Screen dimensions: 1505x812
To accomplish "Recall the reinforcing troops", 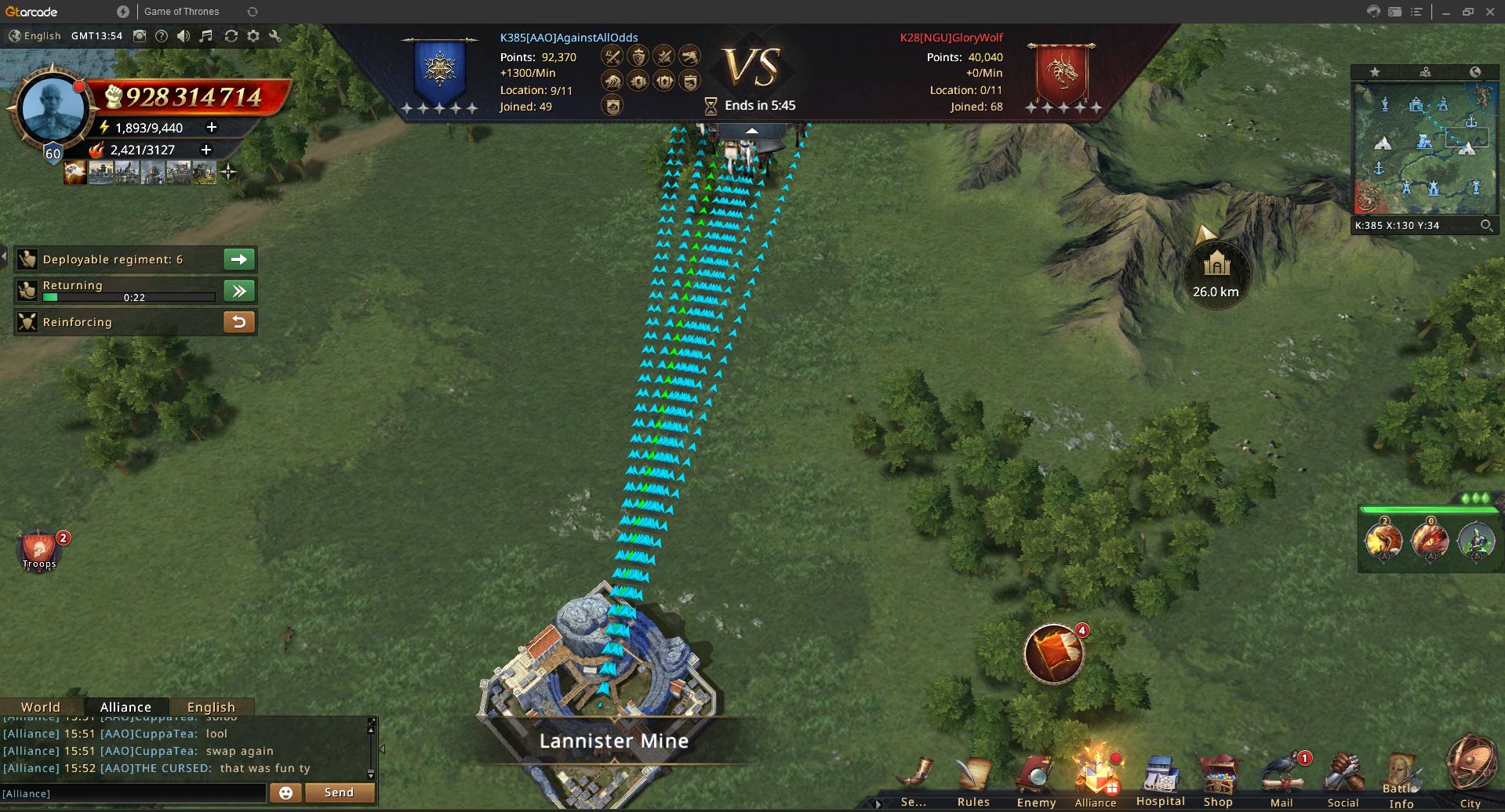I will [x=239, y=321].
